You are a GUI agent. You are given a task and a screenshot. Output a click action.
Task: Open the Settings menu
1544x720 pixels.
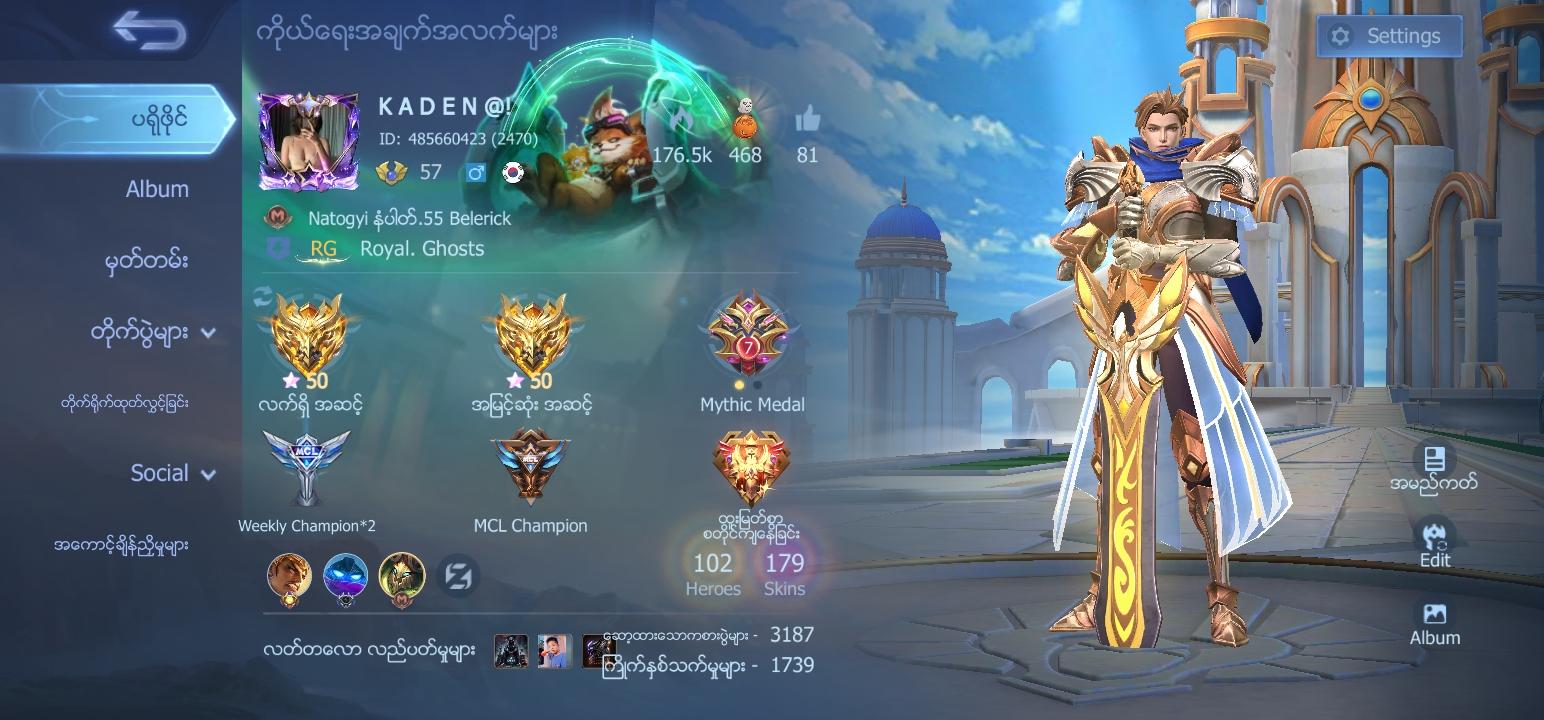(x=1389, y=35)
